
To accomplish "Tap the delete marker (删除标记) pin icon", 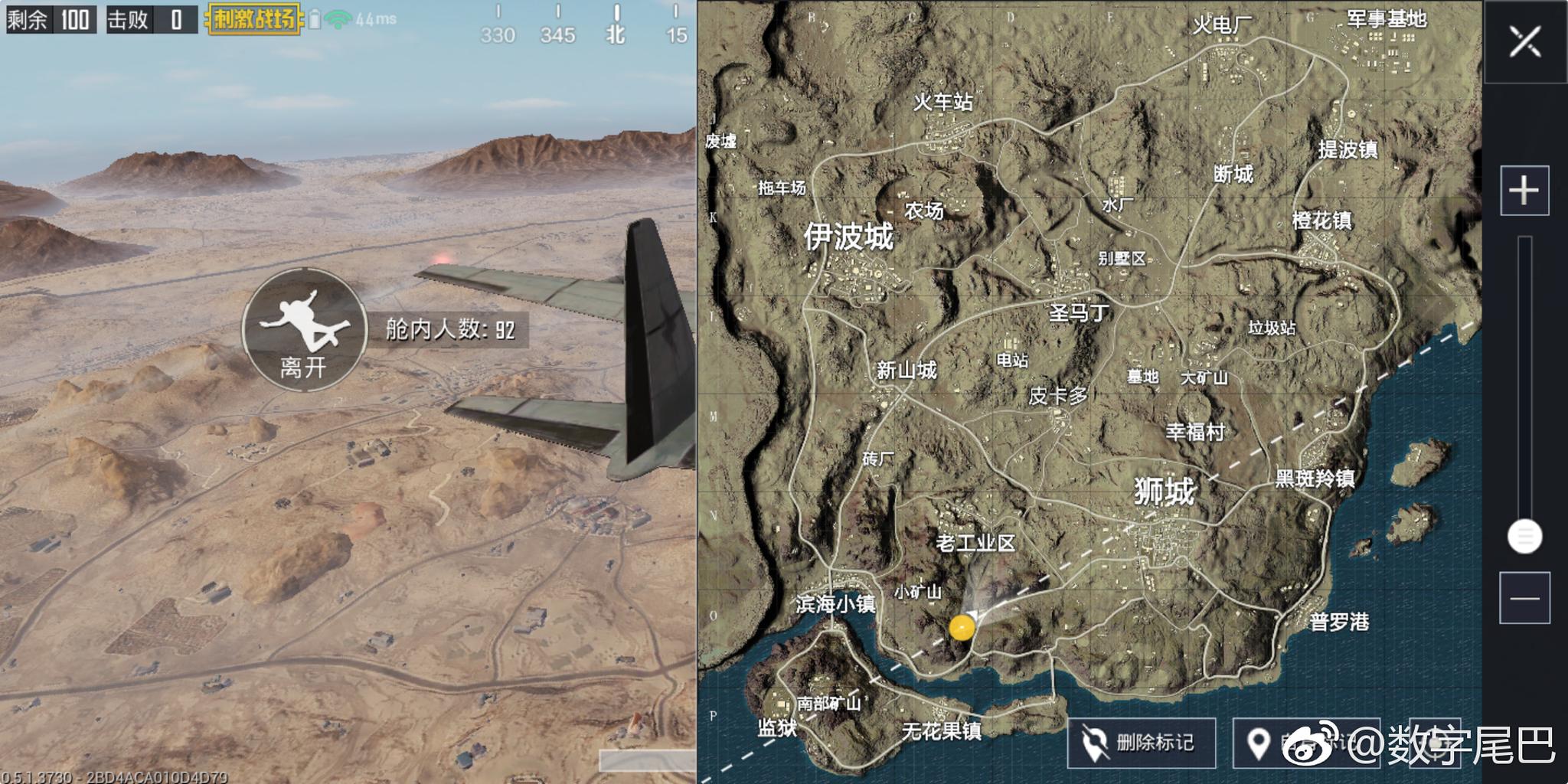I will click(1096, 743).
